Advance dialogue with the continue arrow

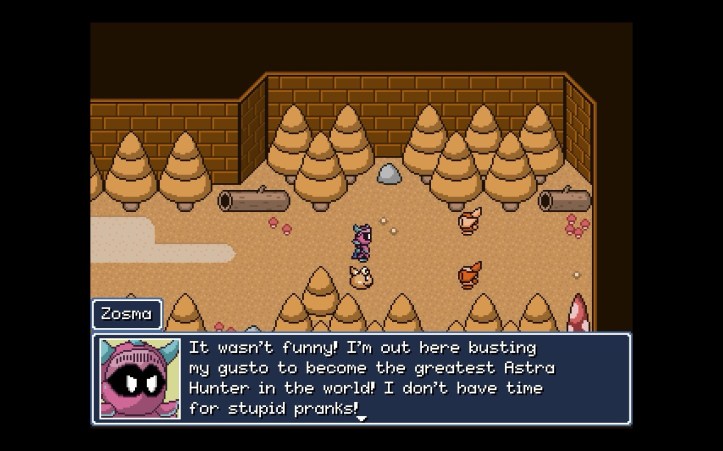click(362, 418)
